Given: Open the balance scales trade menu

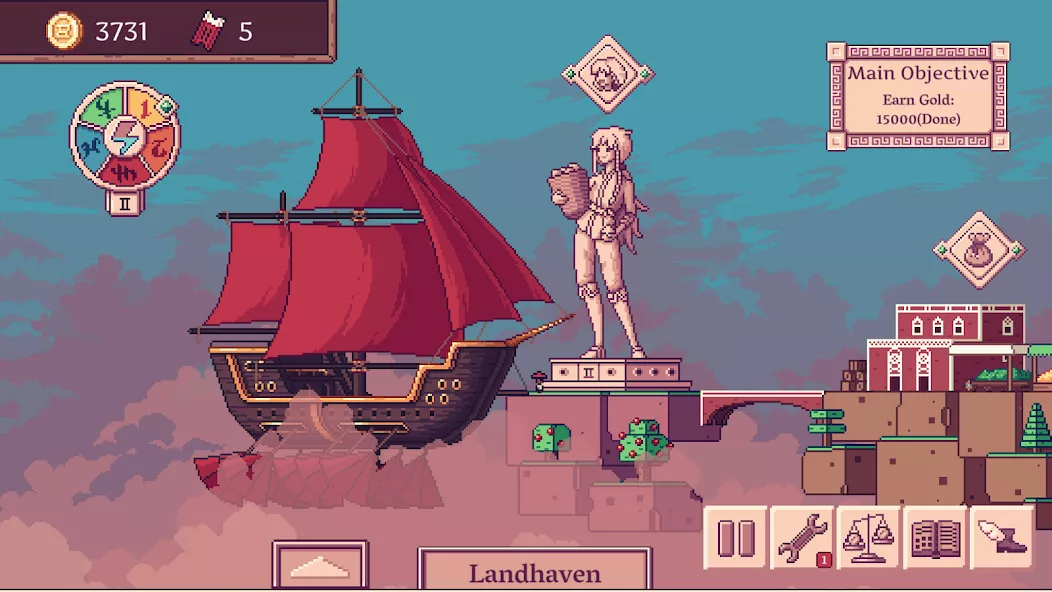Looking at the screenshot, I should tap(868, 538).
